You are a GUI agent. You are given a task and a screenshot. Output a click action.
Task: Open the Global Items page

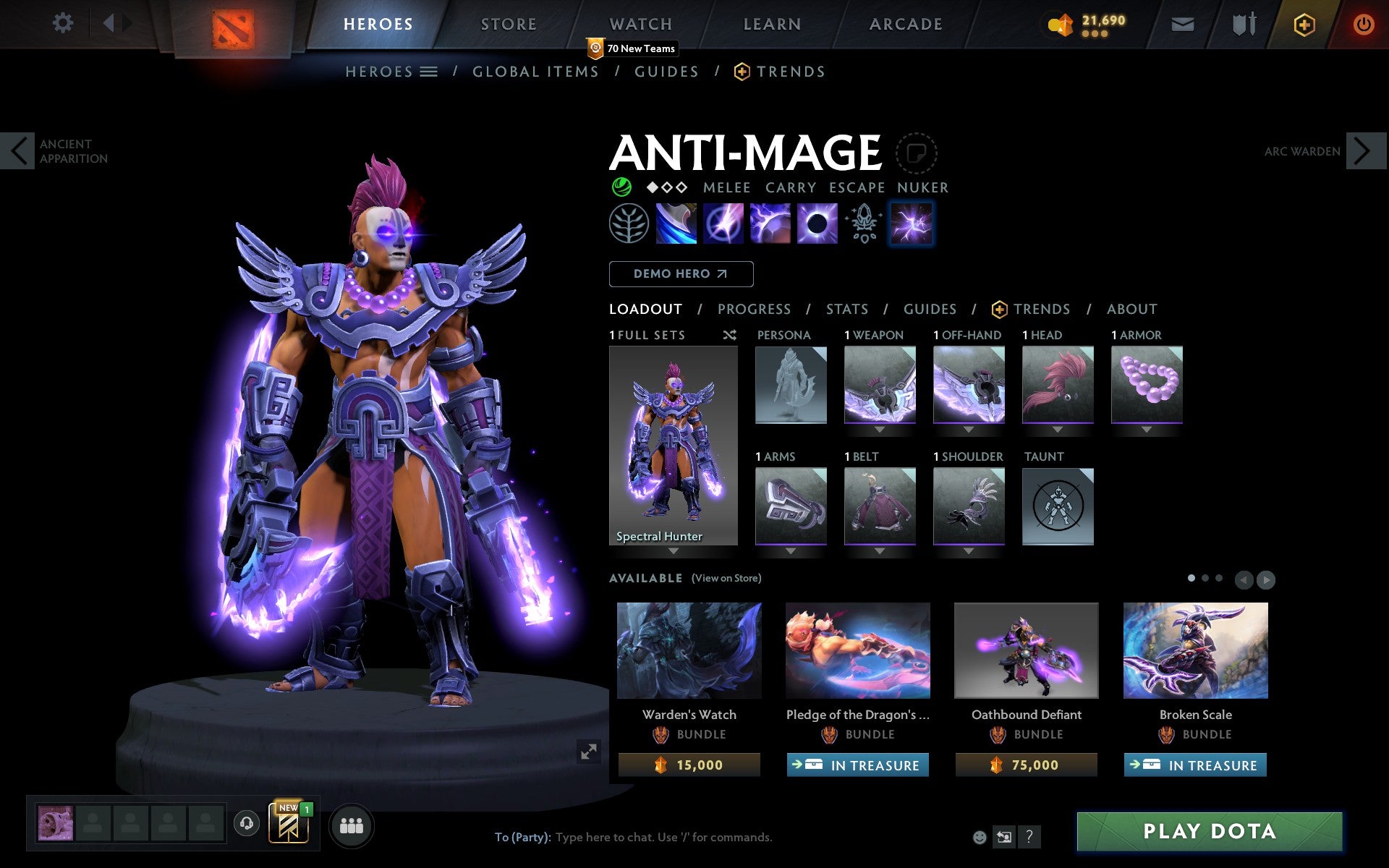[x=535, y=72]
